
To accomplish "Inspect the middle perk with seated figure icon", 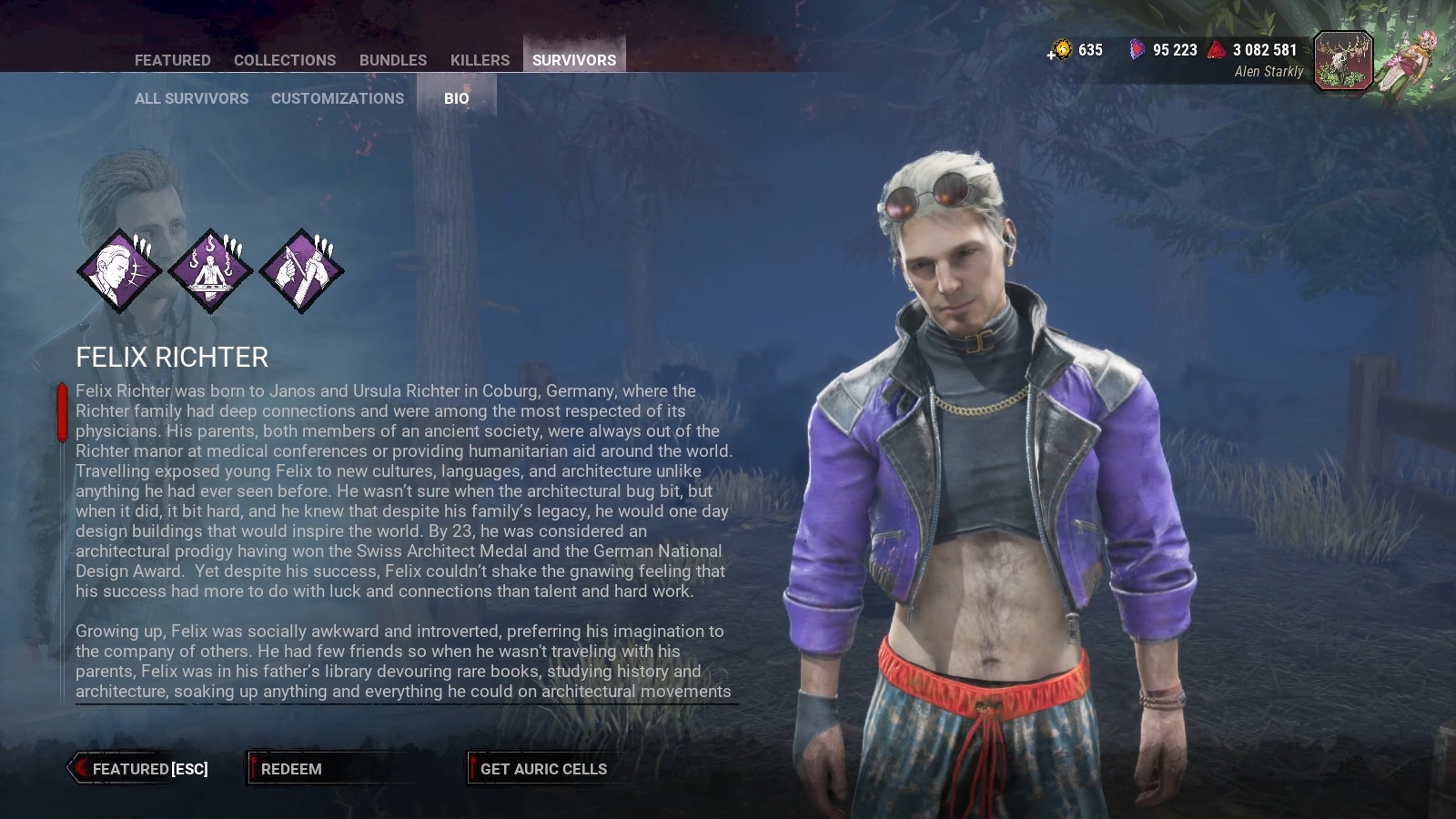I will pyautogui.click(x=210, y=271).
